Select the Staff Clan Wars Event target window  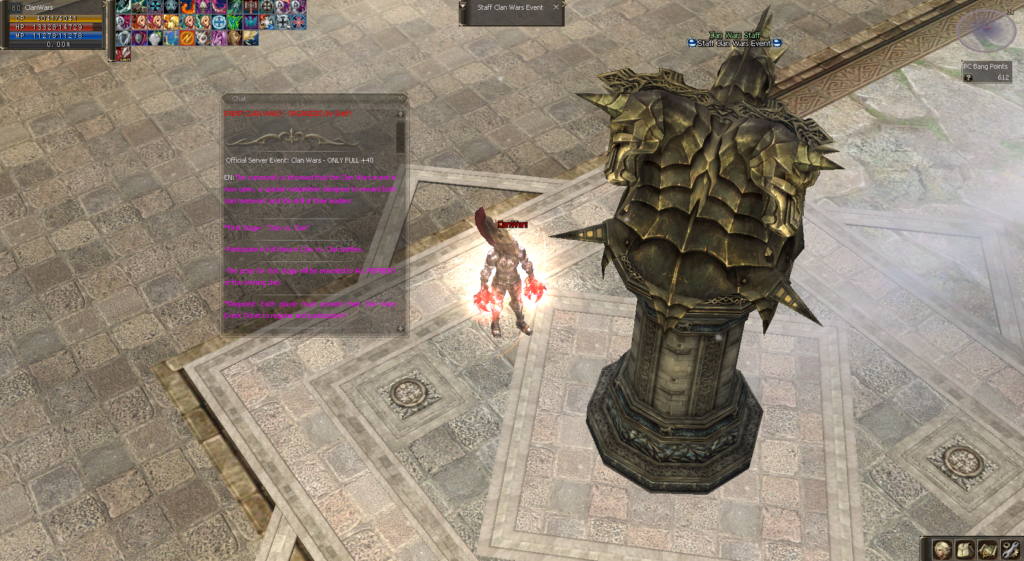(x=511, y=12)
